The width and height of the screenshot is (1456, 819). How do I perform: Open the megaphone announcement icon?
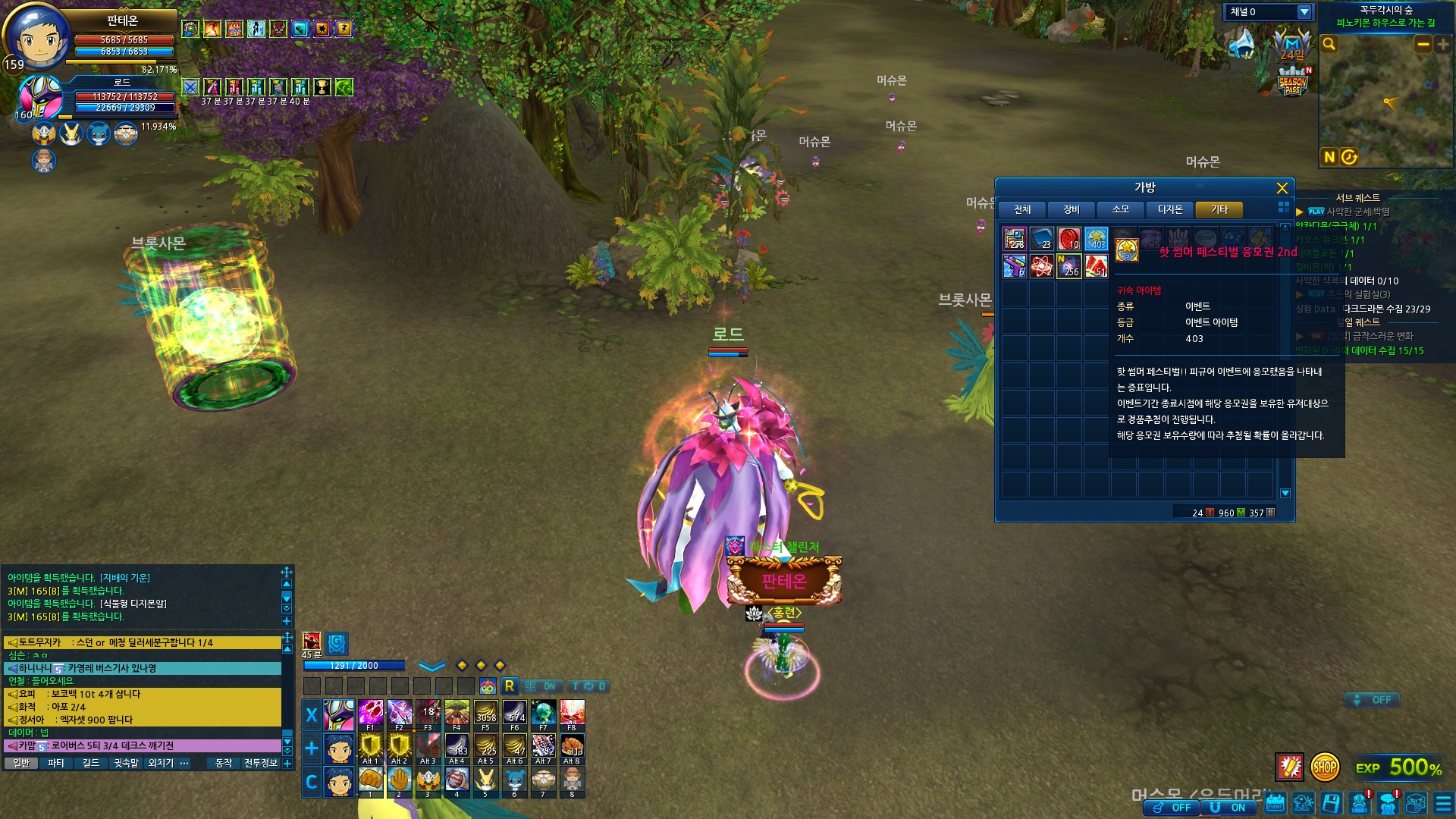pyautogui.click(x=1243, y=44)
